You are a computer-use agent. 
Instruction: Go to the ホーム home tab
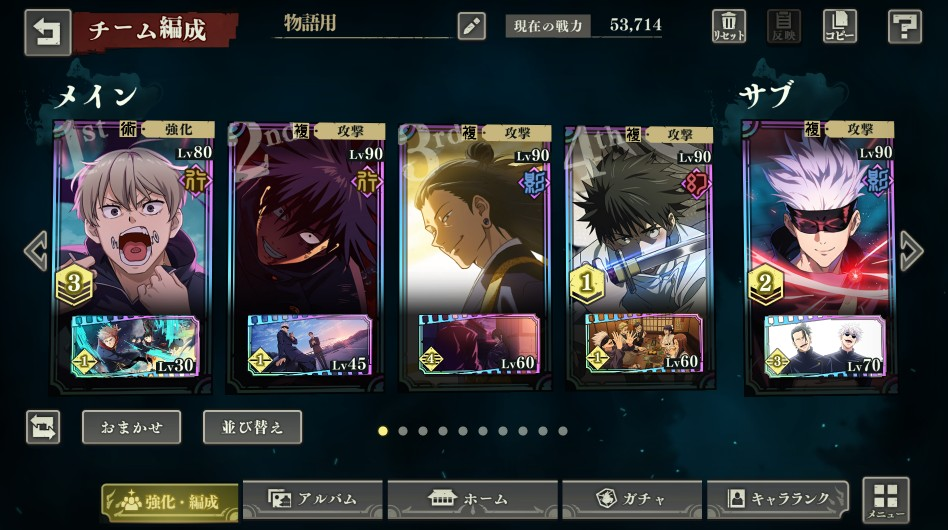pyautogui.click(x=468, y=498)
